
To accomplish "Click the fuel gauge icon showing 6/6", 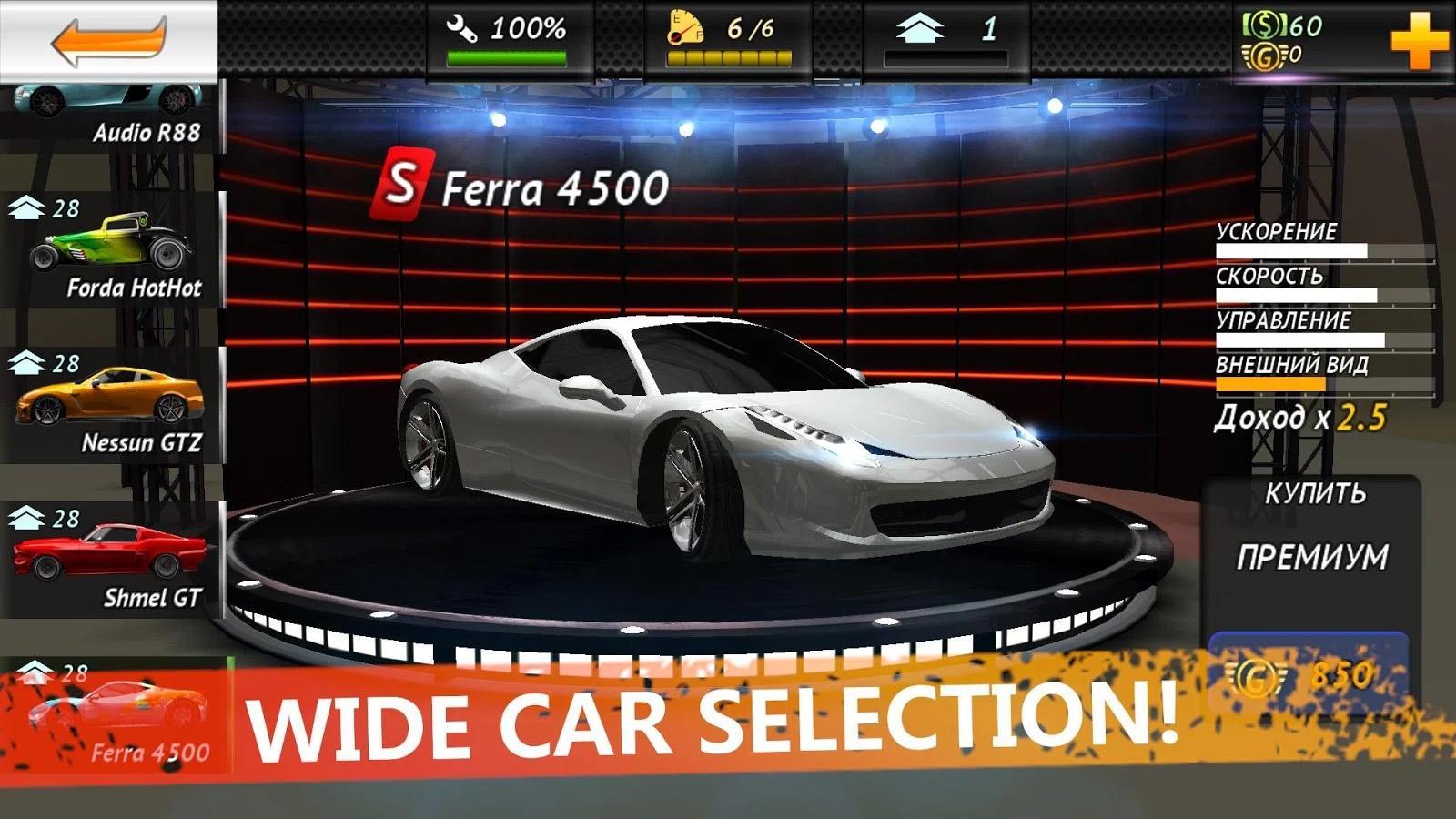I will pos(684,27).
